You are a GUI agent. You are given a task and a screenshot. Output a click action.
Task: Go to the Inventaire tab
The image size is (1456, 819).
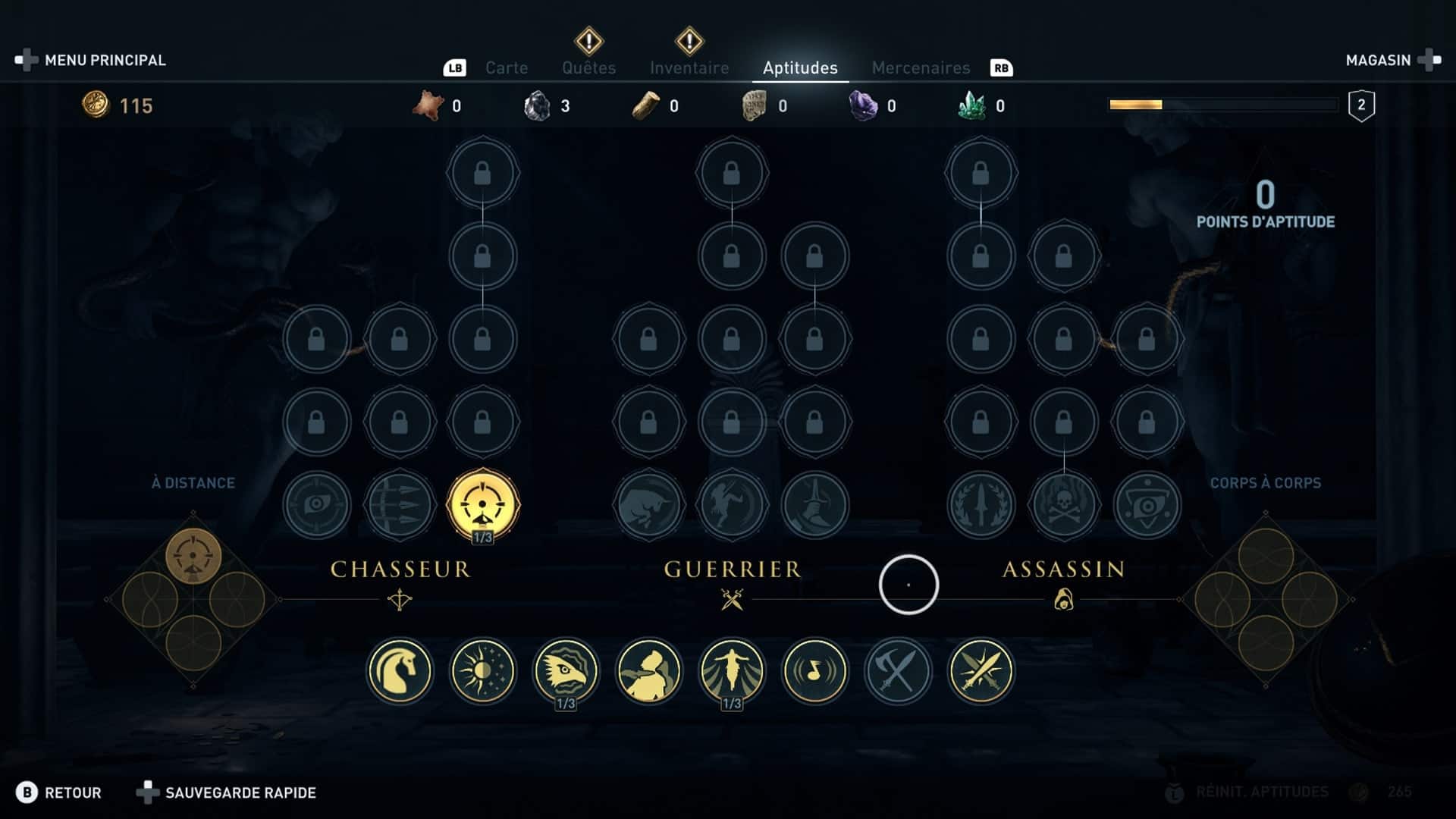point(689,68)
